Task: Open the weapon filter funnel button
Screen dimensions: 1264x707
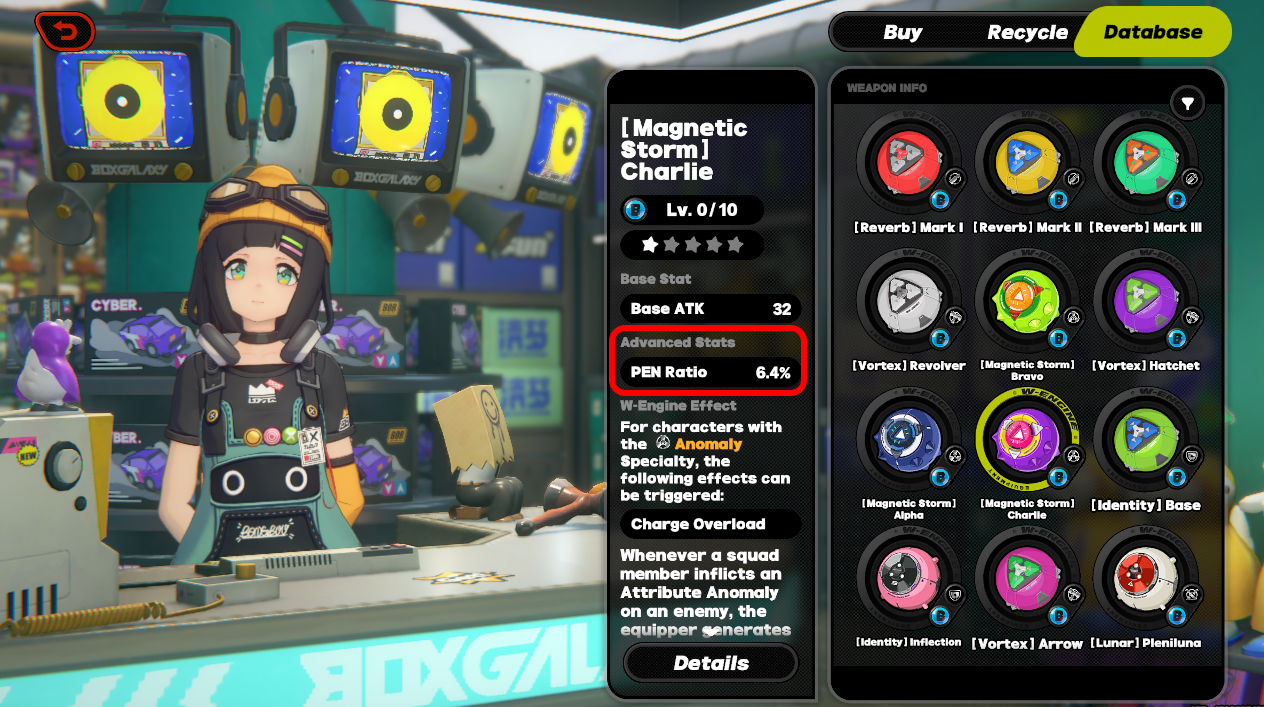Action: click(1187, 102)
